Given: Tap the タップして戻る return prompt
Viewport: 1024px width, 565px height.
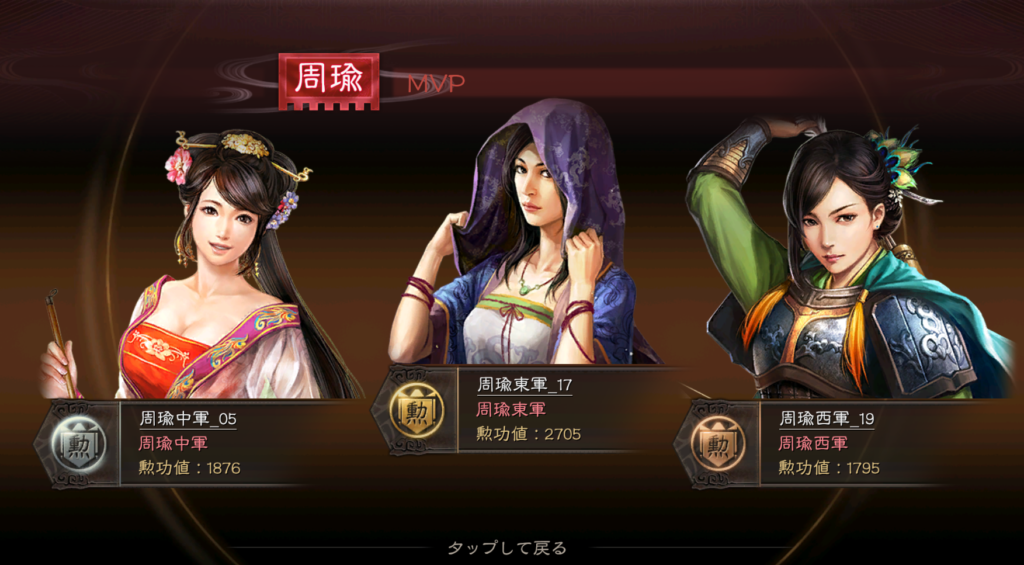Looking at the screenshot, I should pos(506,548).
